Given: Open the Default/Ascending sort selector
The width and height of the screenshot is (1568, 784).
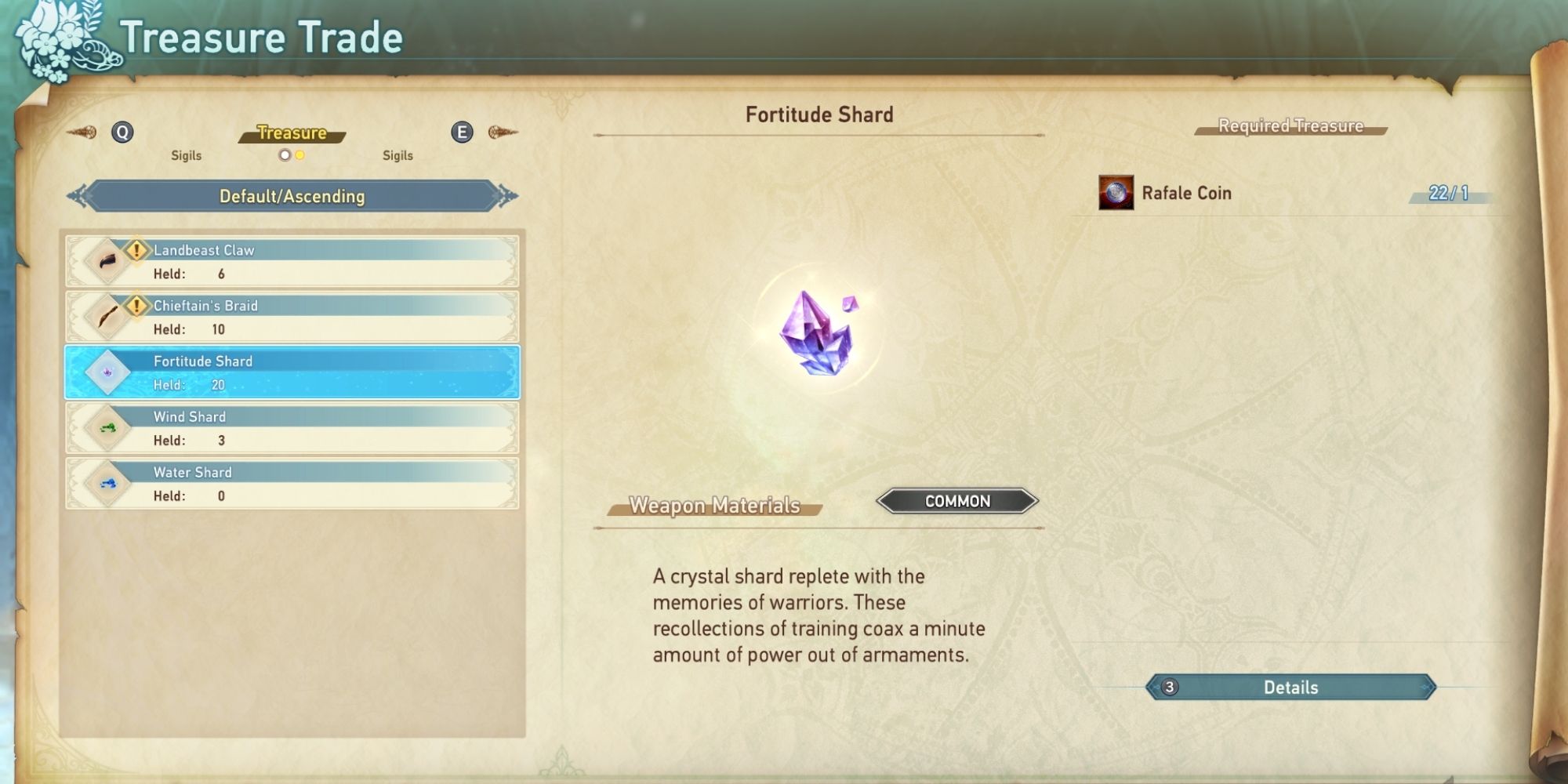Looking at the screenshot, I should coord(292,197).
